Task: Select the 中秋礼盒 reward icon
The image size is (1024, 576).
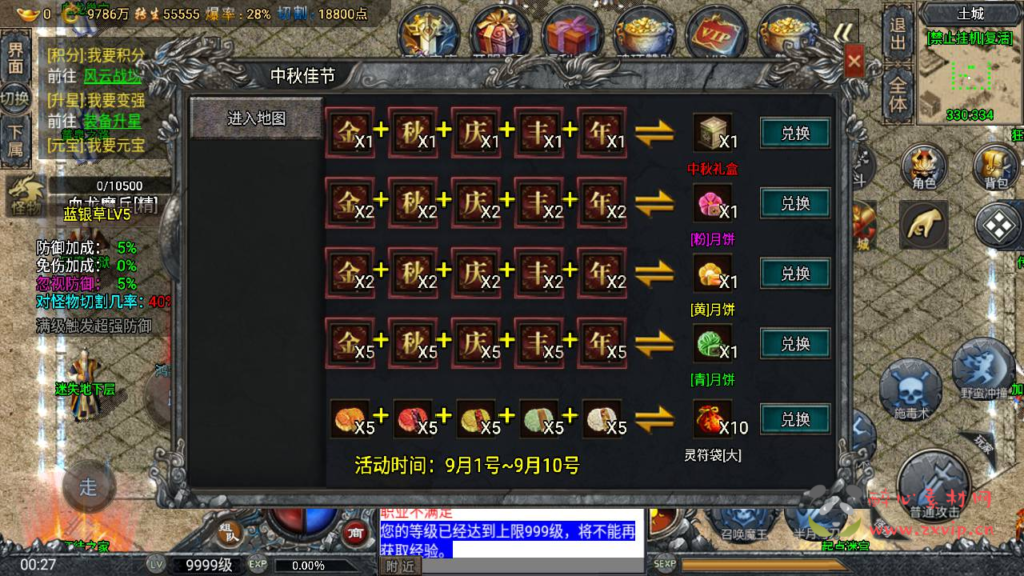Action: tap(713, 133)
